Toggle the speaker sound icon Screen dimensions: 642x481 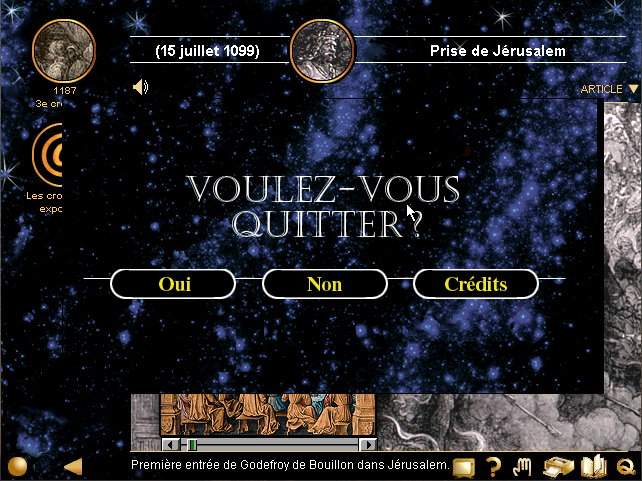pyautogui.click(x=141, y=87)
